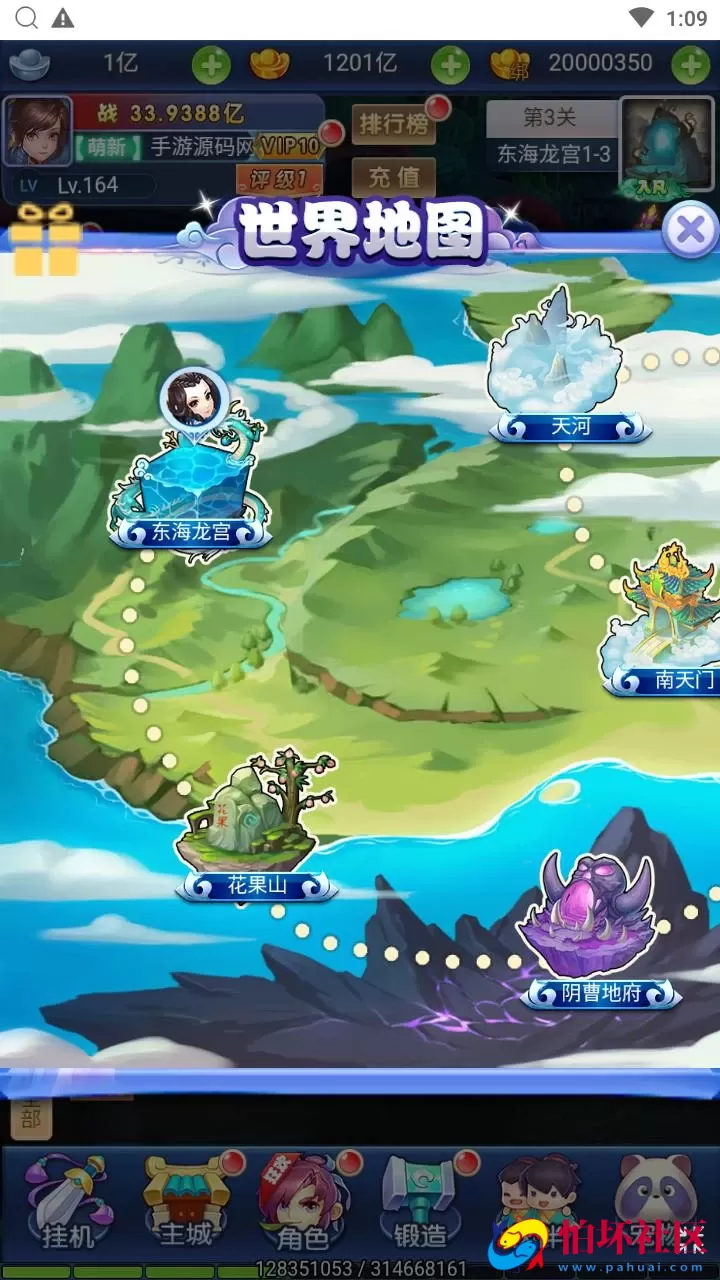720x1280 pixels.
Task: Add more silver ingots with plus button
Action: pyautogui.click(x=211, y=65)
